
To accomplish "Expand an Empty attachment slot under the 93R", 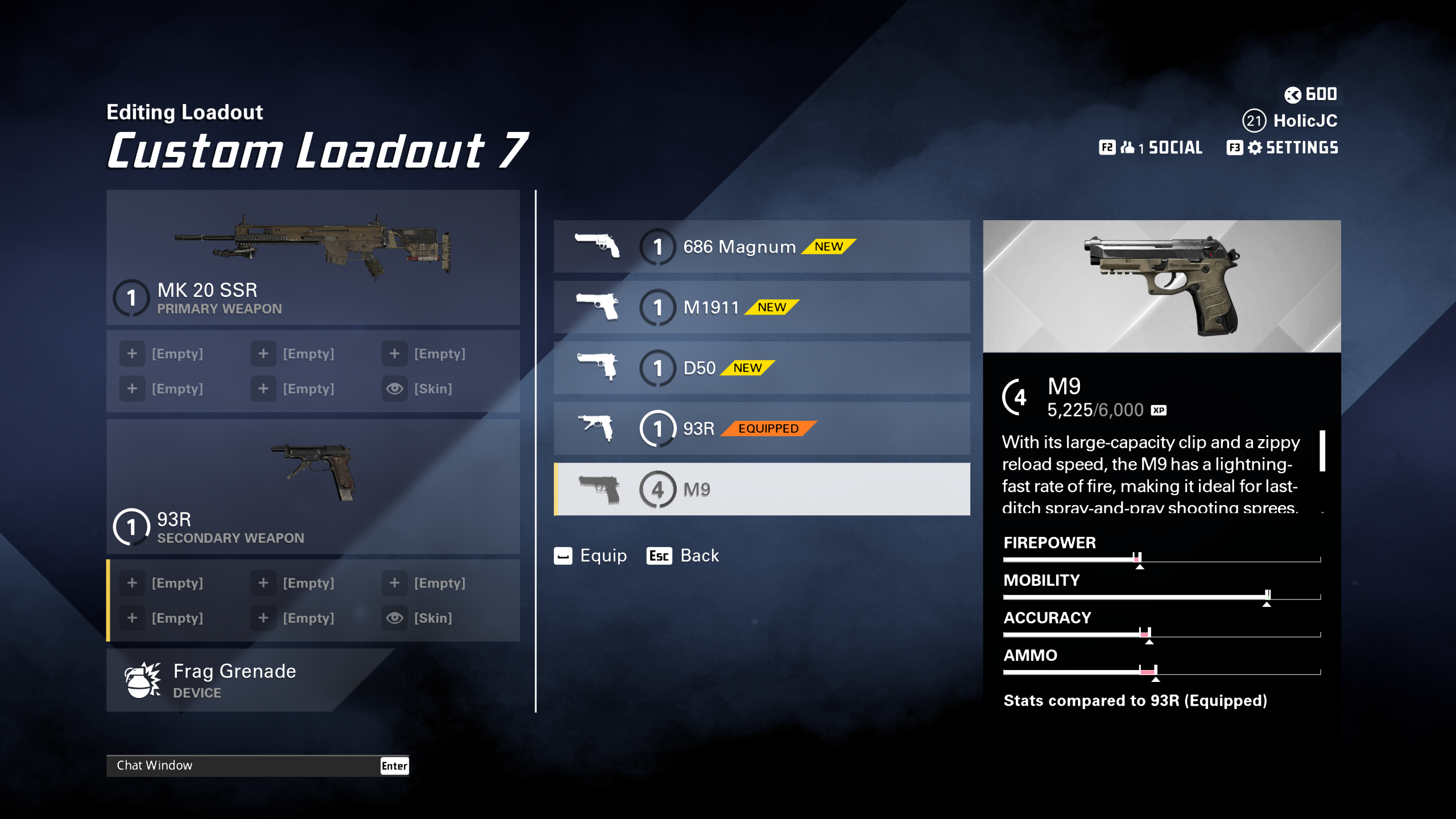I will 132,582.
